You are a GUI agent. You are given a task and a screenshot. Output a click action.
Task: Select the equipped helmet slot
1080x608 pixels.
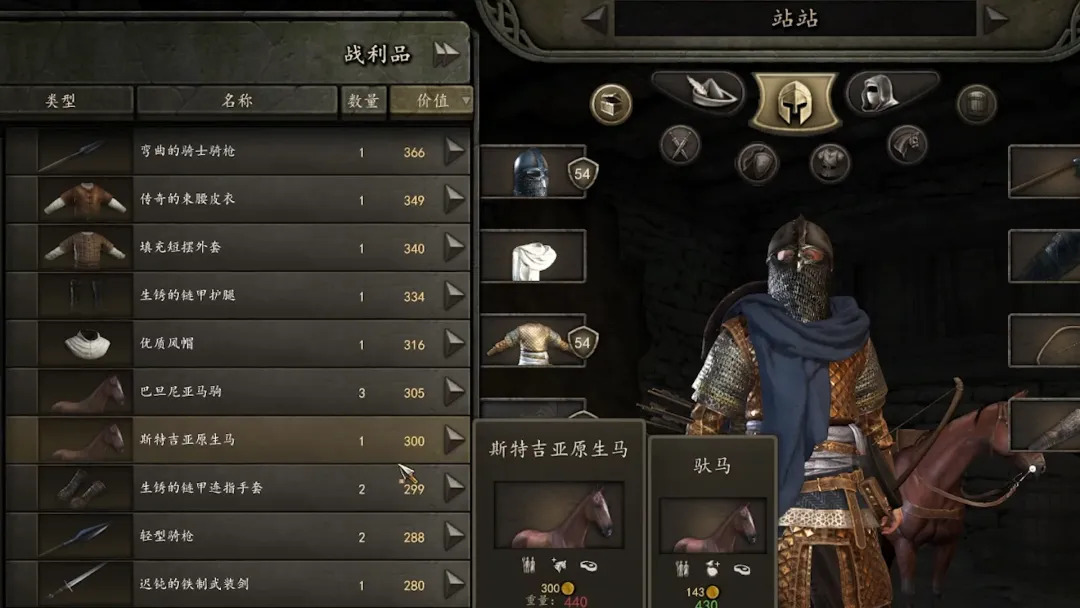[532, 172]
